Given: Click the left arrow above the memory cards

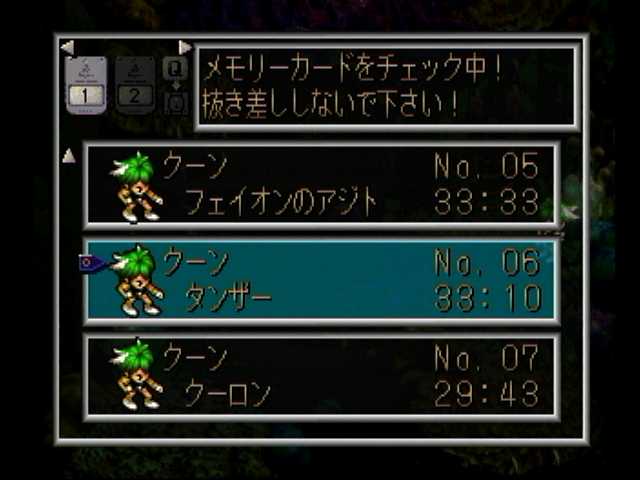Looking at the screenshot, I should [67, 47].
